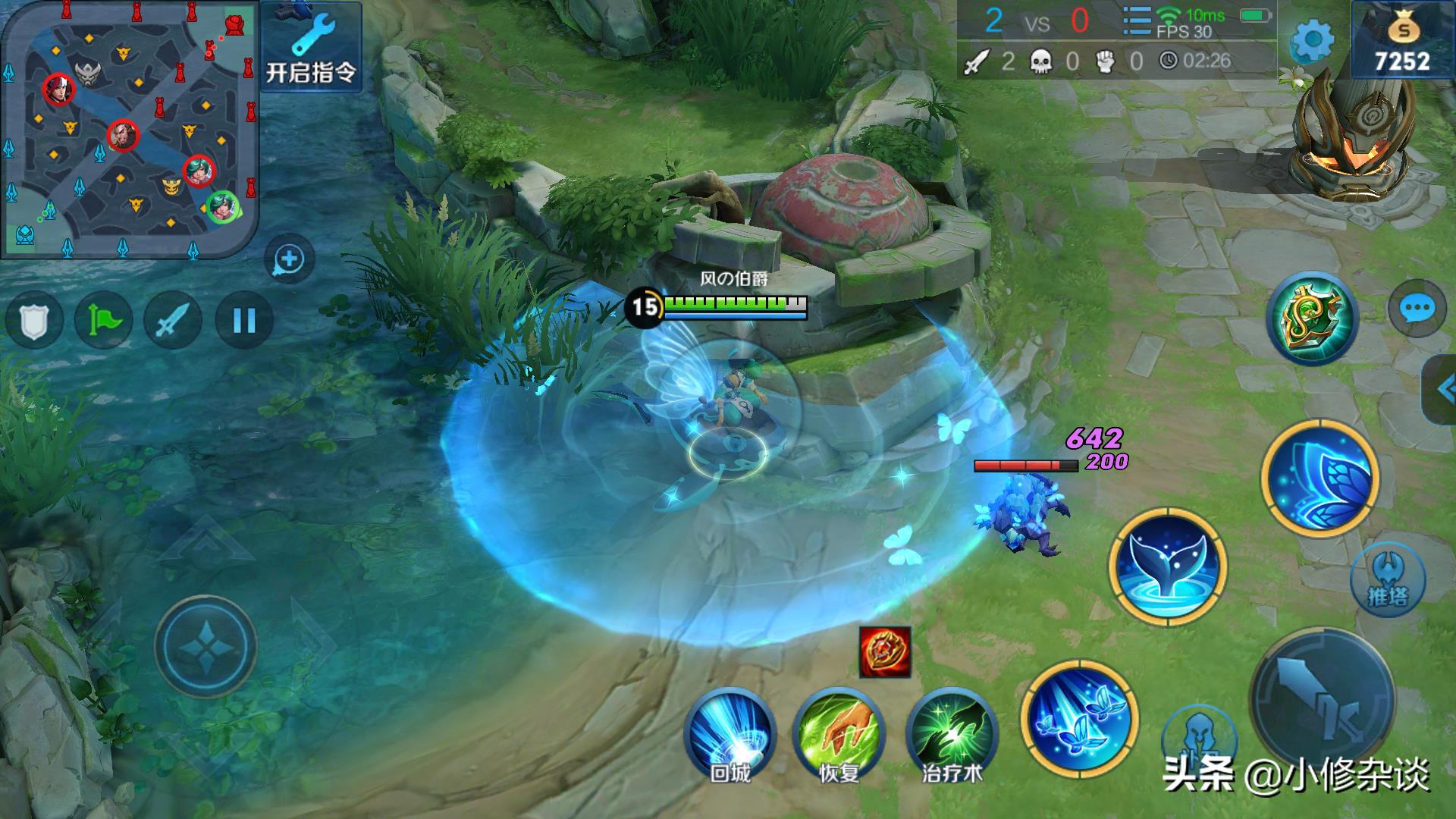Tap the magnifier plus button below minimap
Screen dimensions: 1456x819
tap(289, 260)
